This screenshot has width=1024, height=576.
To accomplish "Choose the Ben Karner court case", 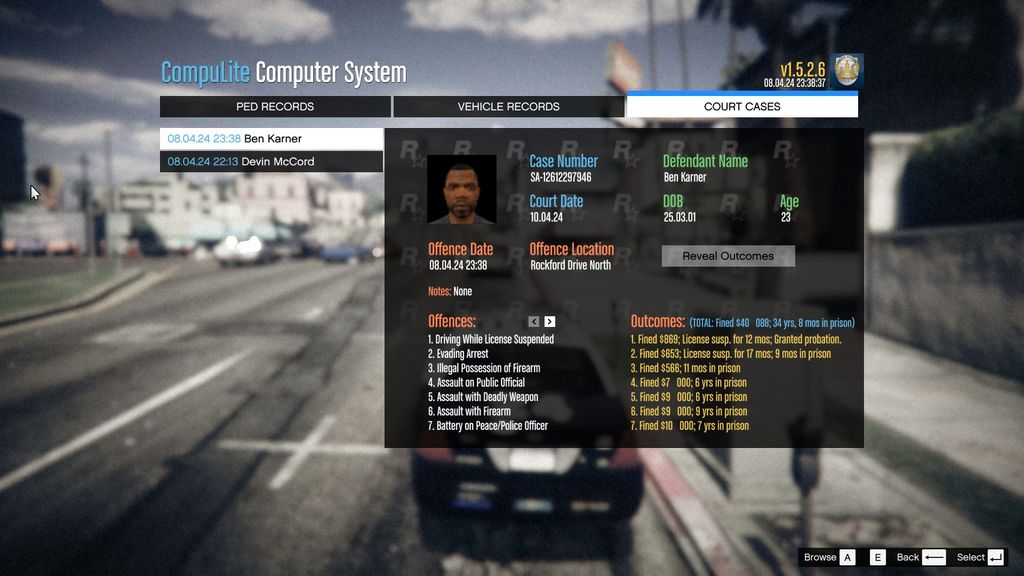I will 271,139.
